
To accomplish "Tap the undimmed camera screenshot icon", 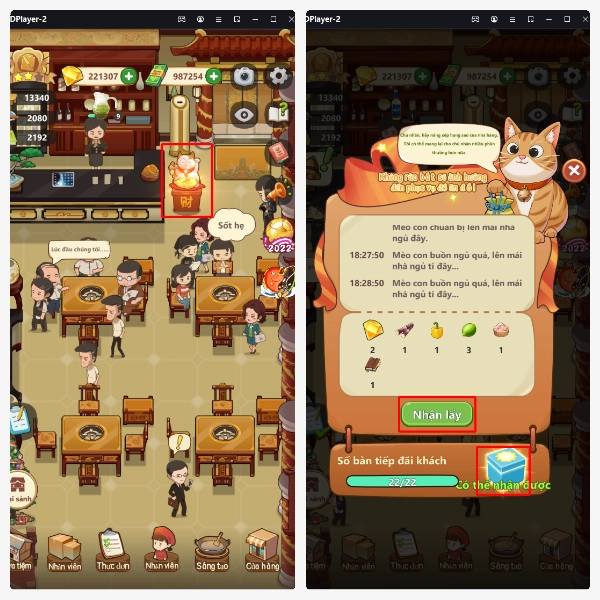I will (244, 76).
